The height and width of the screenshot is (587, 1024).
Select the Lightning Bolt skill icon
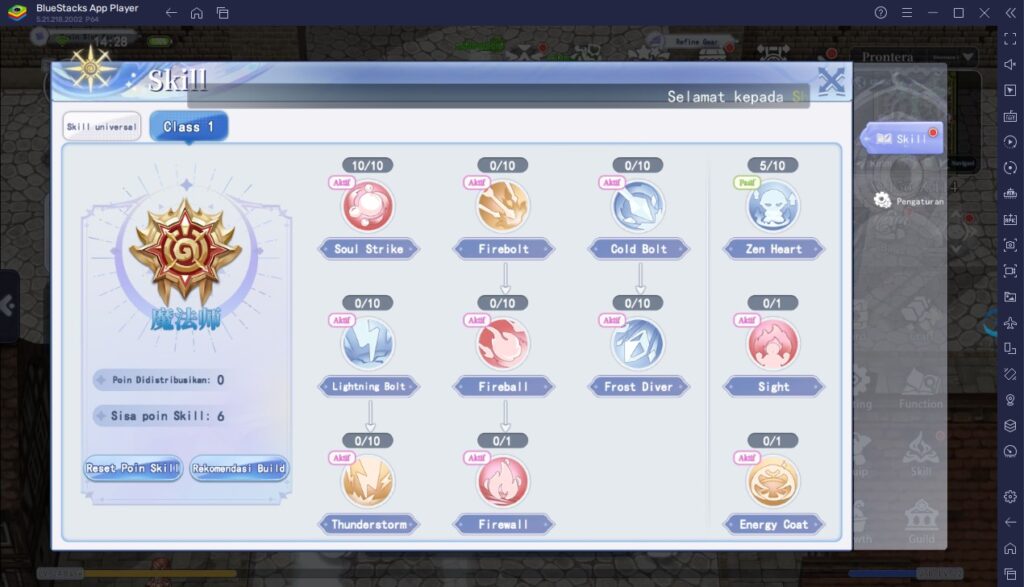368,343
